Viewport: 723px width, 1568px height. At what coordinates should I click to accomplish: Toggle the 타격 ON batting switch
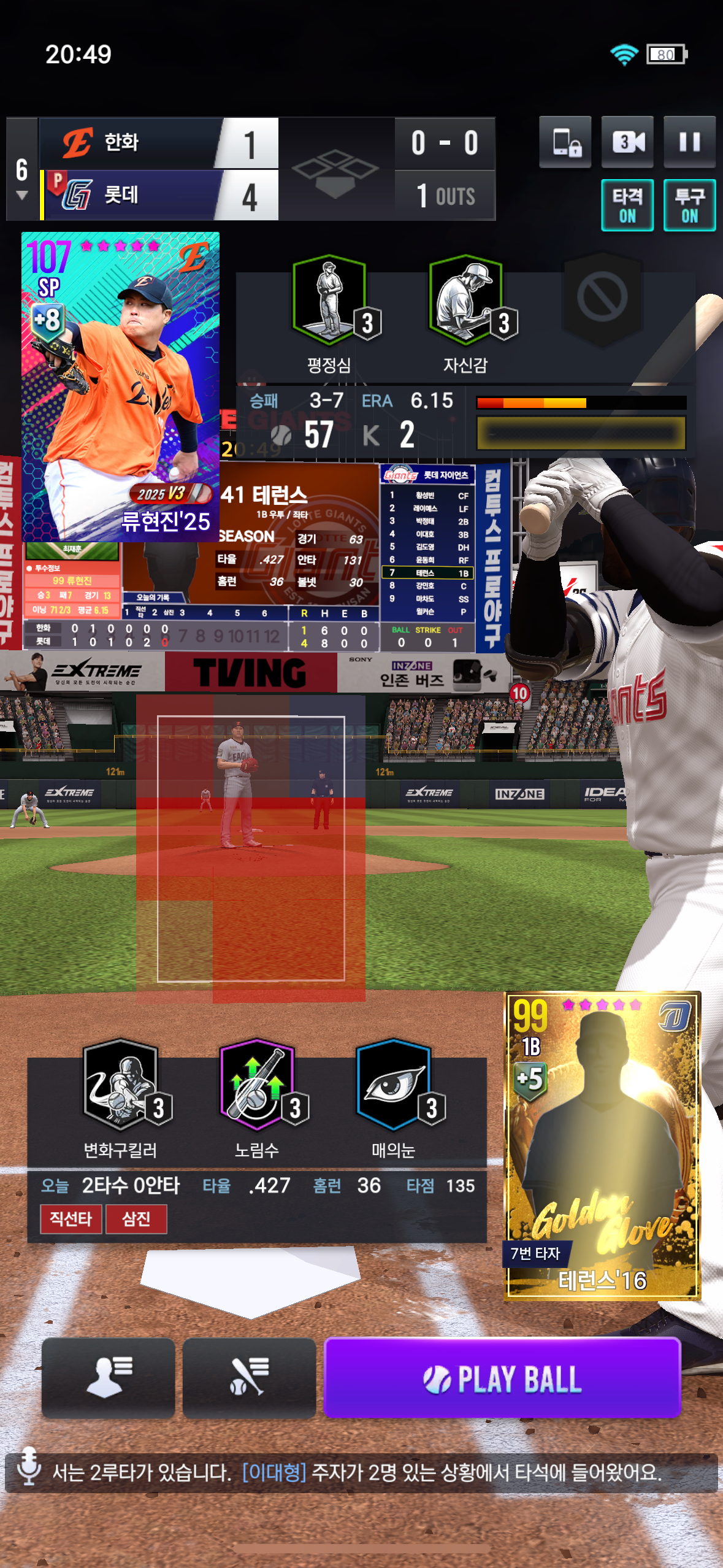tap(627, 206)
